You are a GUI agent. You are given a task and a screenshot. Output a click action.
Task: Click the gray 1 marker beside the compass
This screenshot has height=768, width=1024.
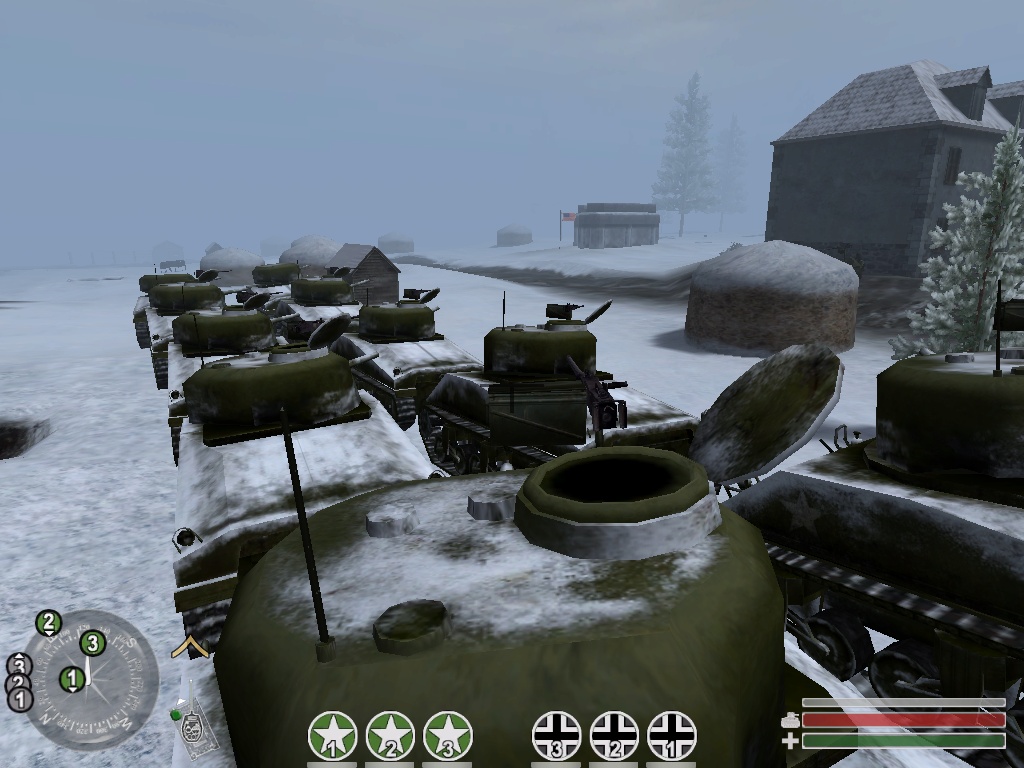point(19,699)
